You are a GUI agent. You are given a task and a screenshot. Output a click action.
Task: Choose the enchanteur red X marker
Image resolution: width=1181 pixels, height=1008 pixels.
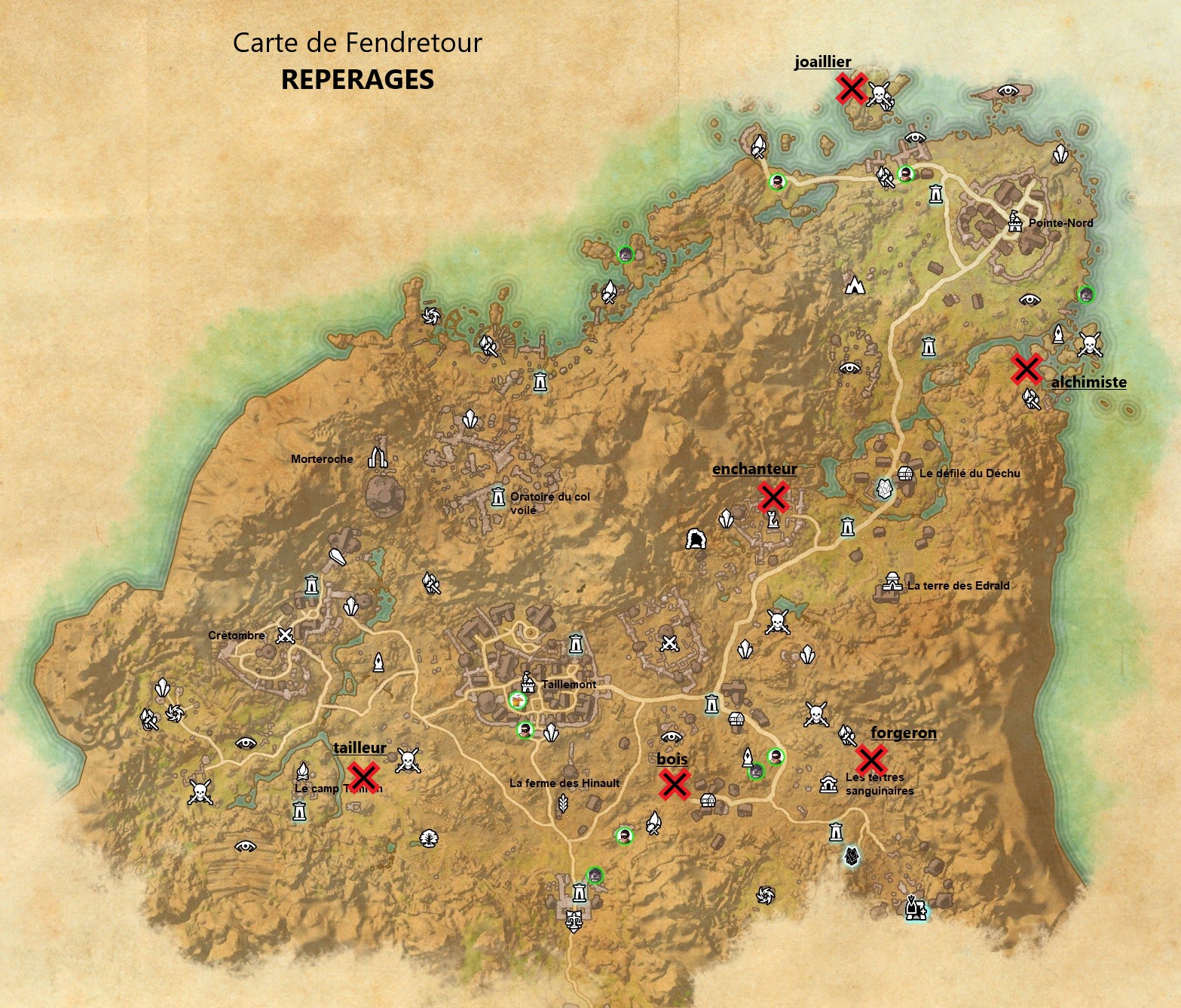click(773, 498)
